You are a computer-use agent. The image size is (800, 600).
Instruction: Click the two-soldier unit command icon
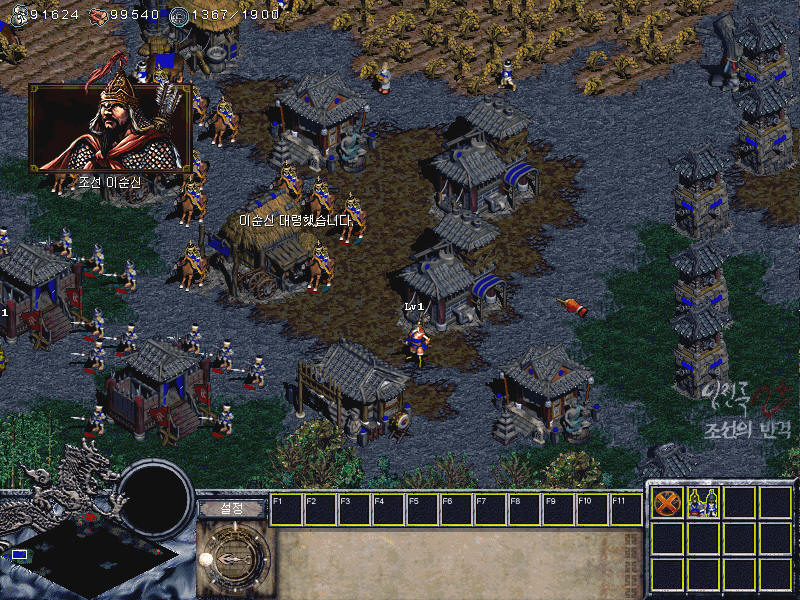(x=702, y=504)
